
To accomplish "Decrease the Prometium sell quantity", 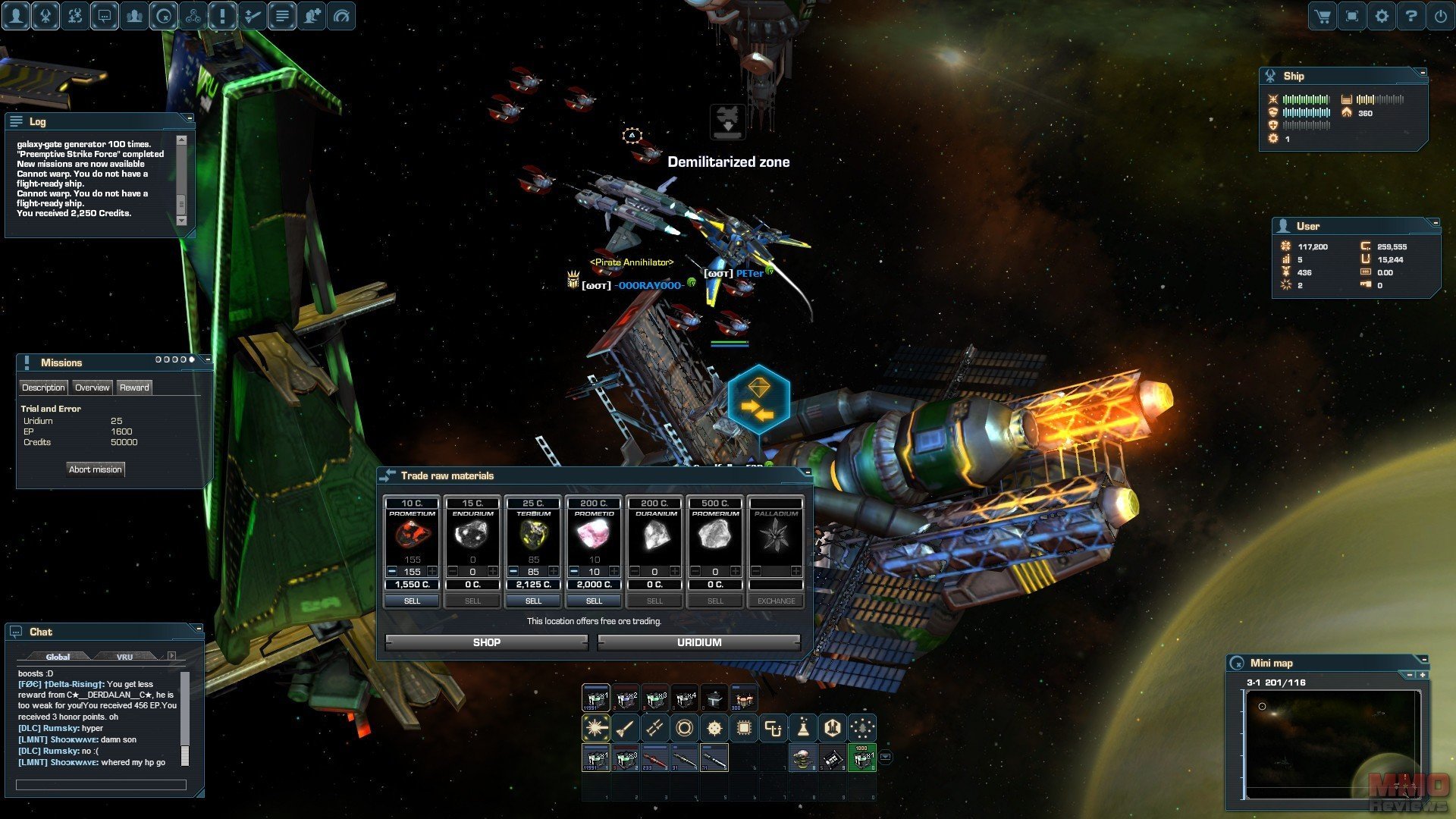I will click(x=392, y=571).
